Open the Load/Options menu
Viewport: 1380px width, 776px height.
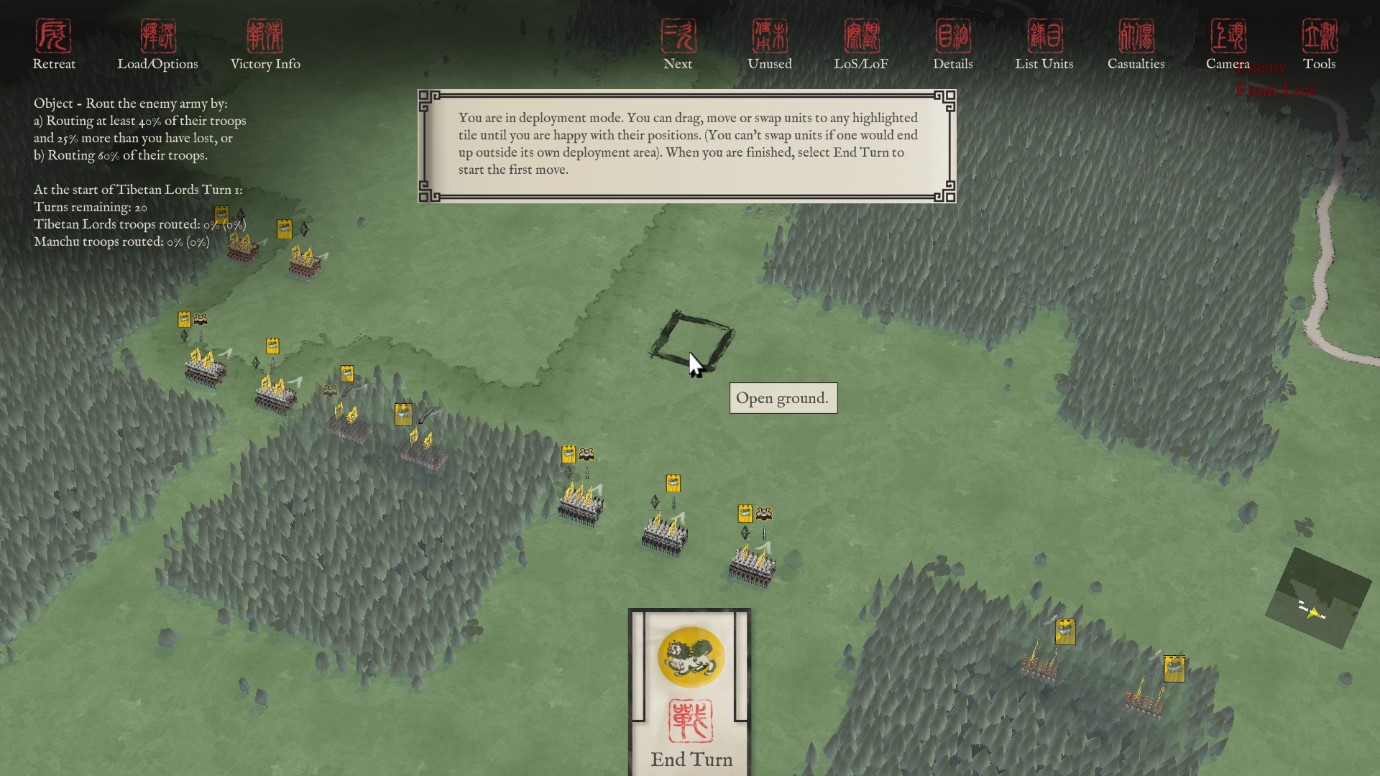[x=158, y=44]
